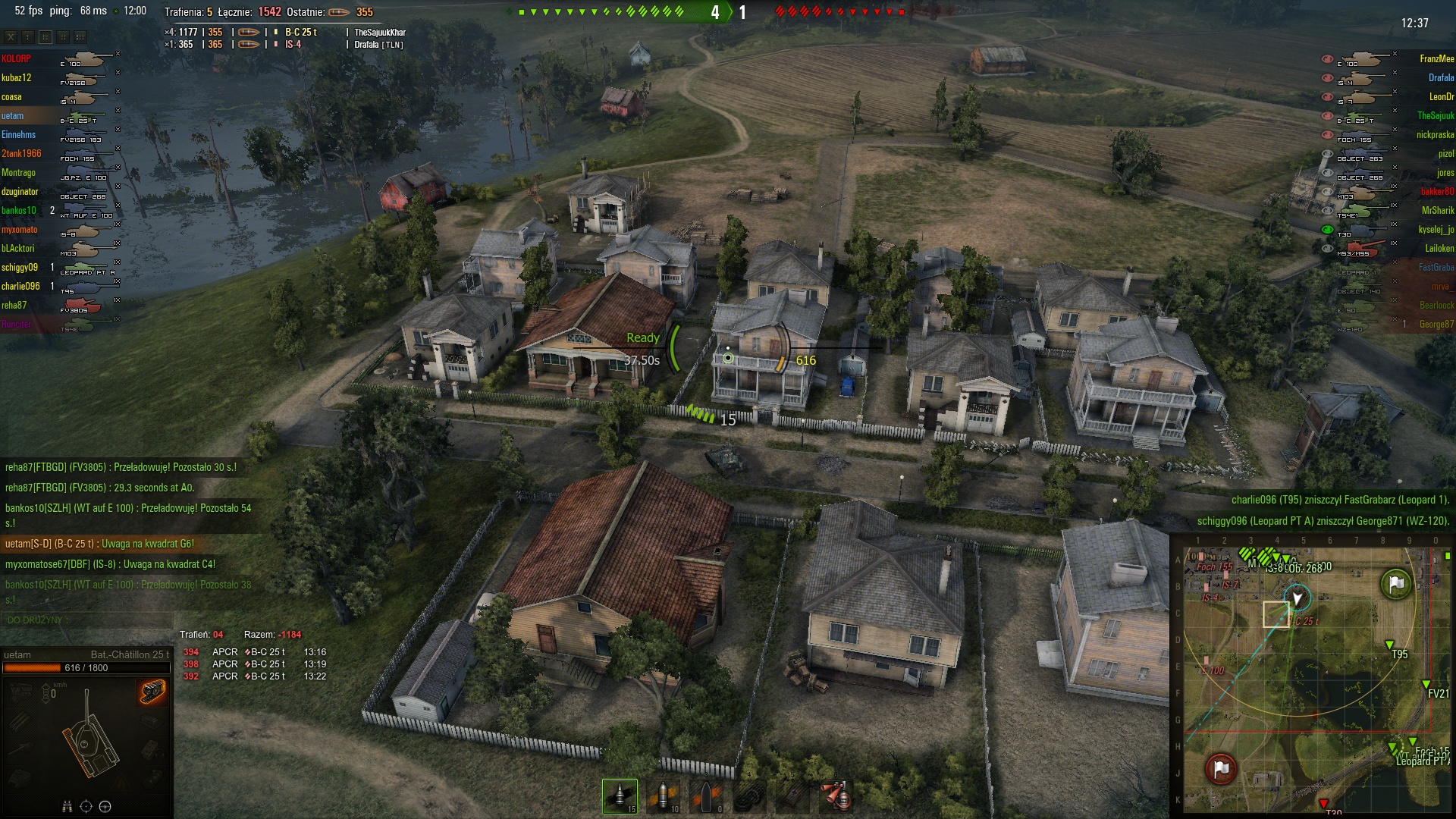This screenshot has height=819, width=1456.
Task: Switch to the shell slot with 10 rounds
Action: point(663,796)
